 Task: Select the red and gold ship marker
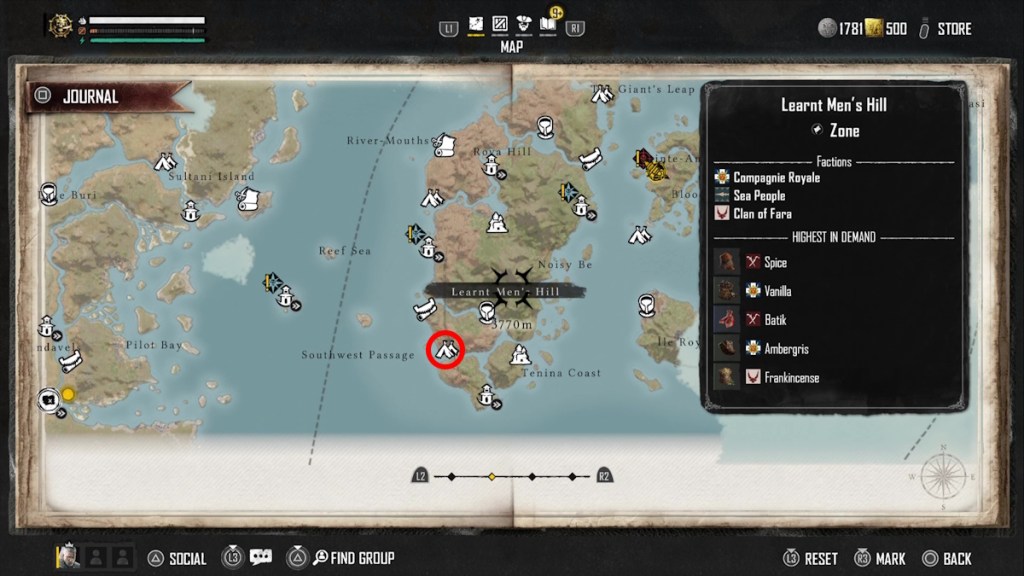tap(651, 164)
